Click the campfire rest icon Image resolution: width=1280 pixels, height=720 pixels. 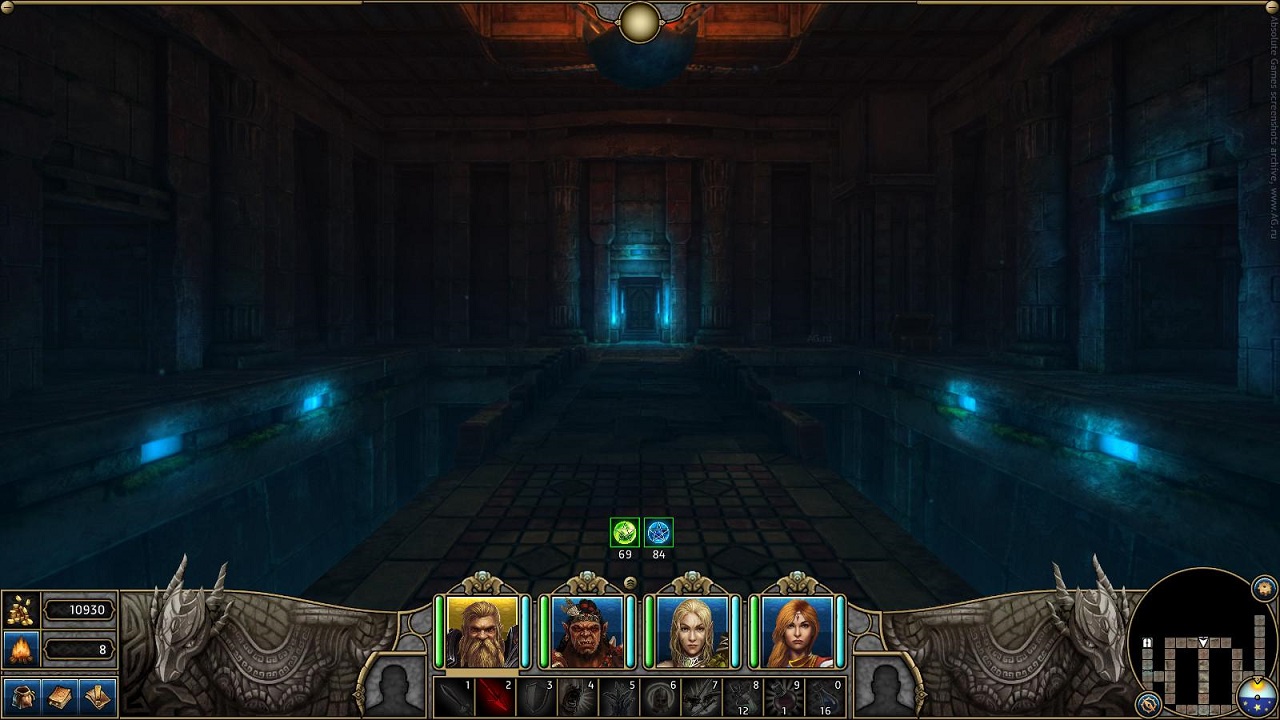[21, 649]
